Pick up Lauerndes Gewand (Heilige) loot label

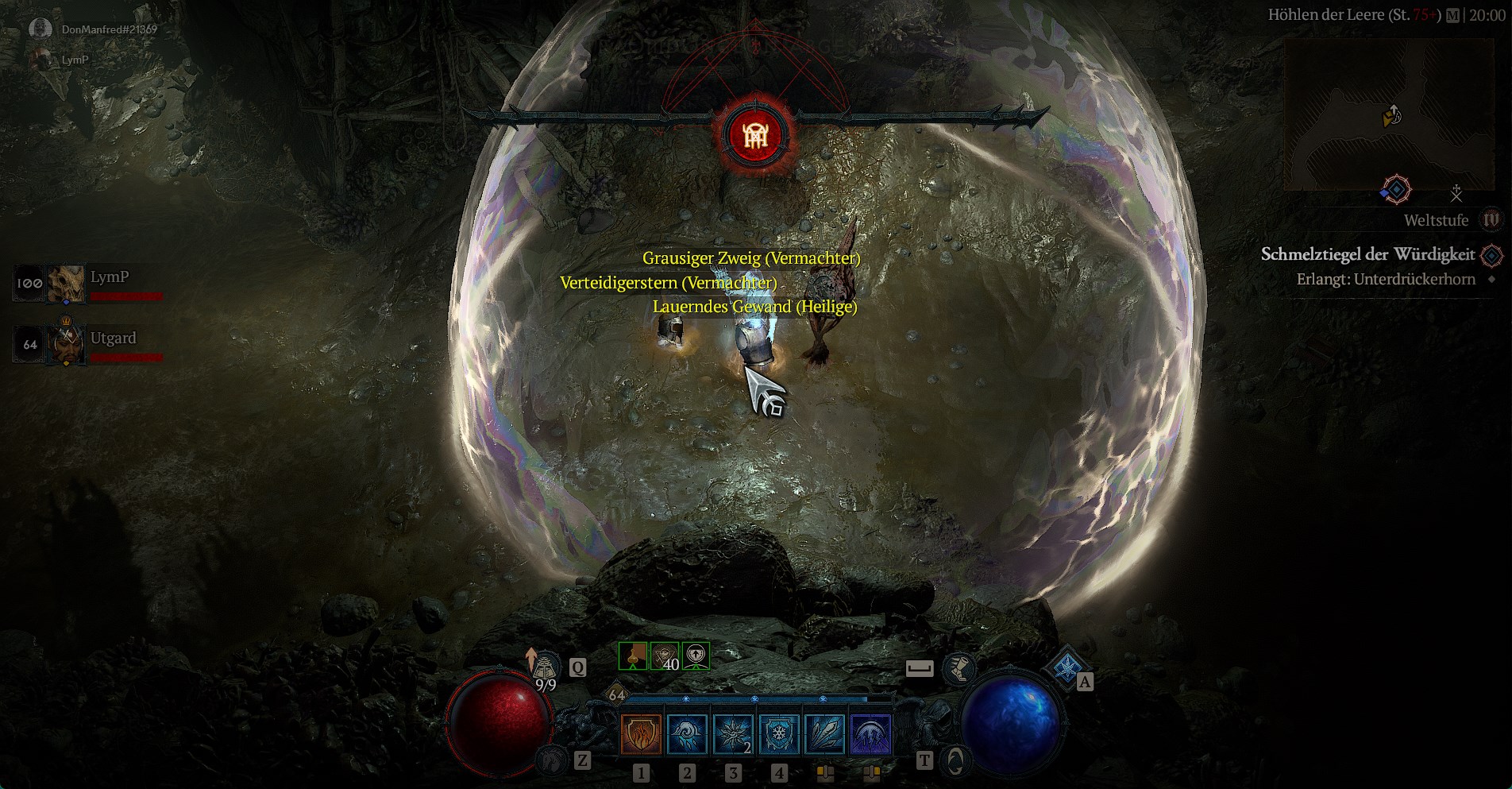coord(754,307)
